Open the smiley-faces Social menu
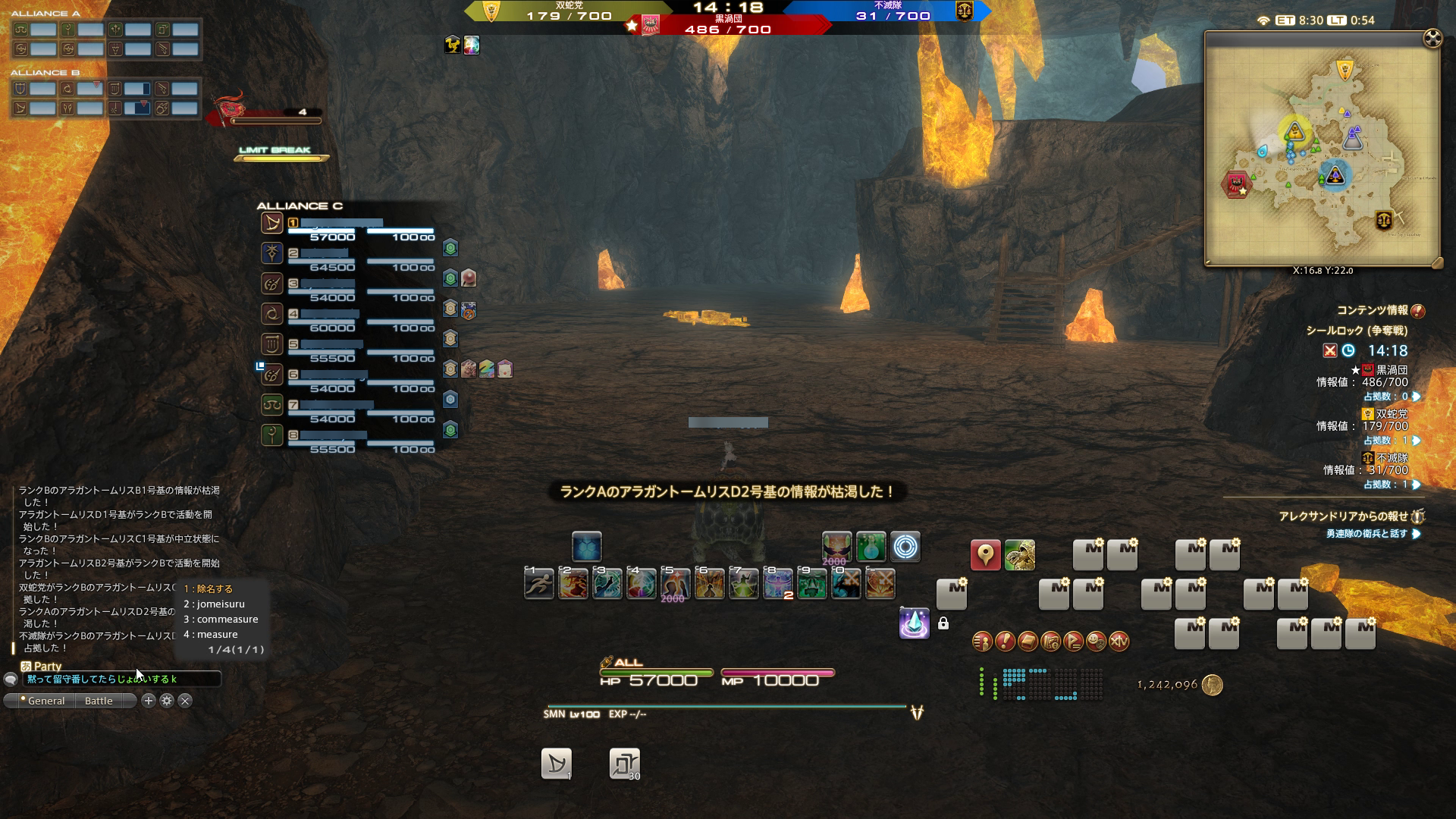Viewport: 1456px width, 819px height. [1096, 642]
